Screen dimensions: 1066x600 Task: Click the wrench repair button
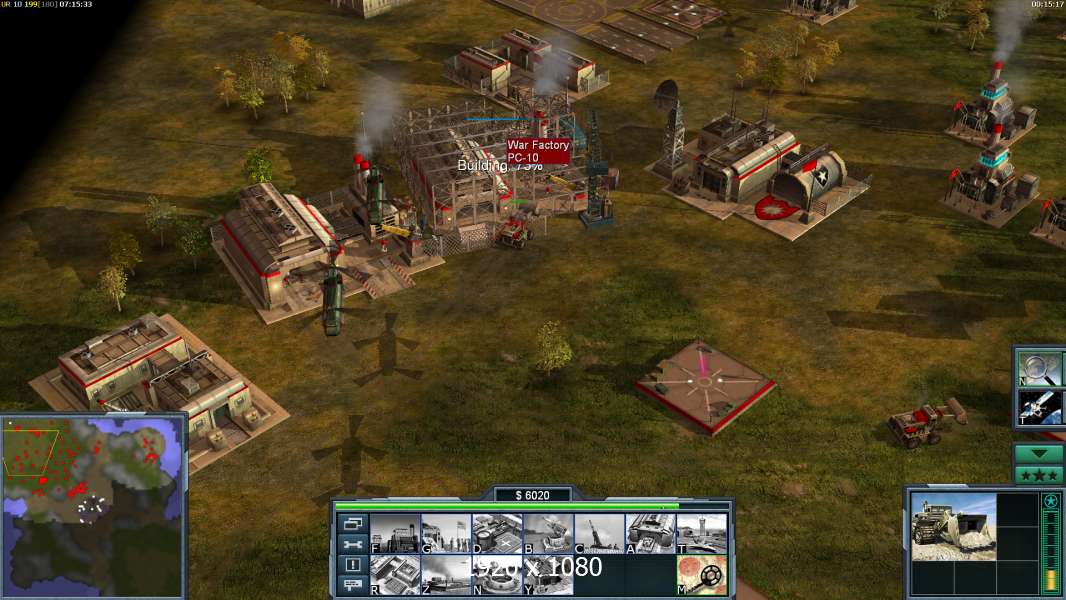[x=352, y=544]
